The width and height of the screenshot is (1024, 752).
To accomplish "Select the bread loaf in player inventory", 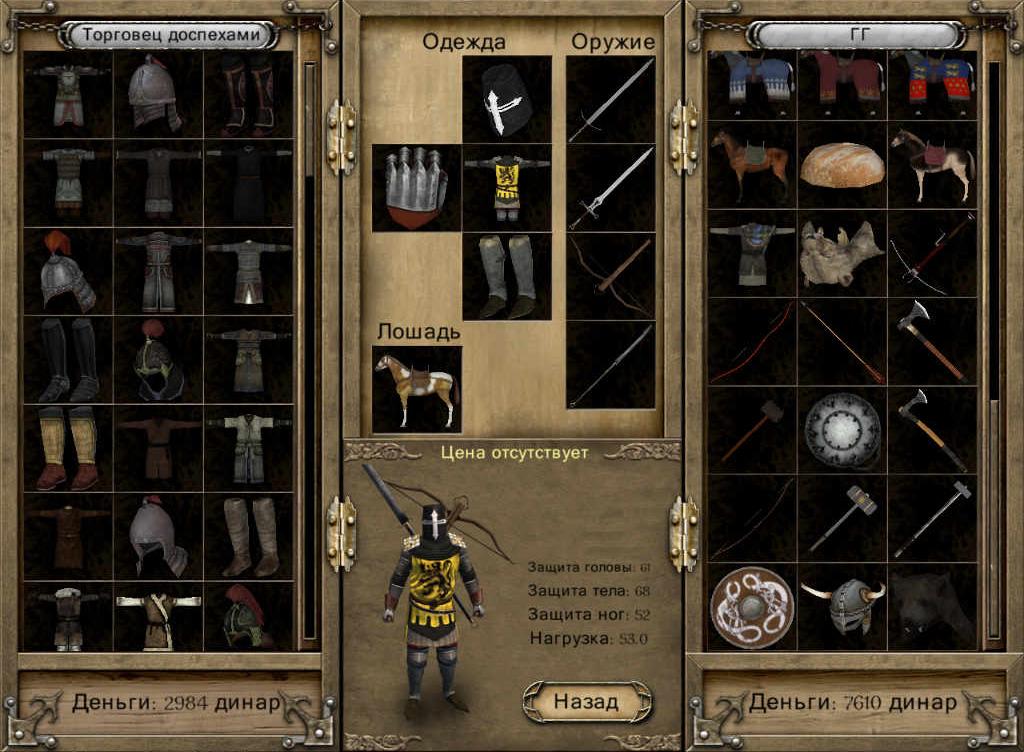I will pyautogui.click(x=842, y=165).
